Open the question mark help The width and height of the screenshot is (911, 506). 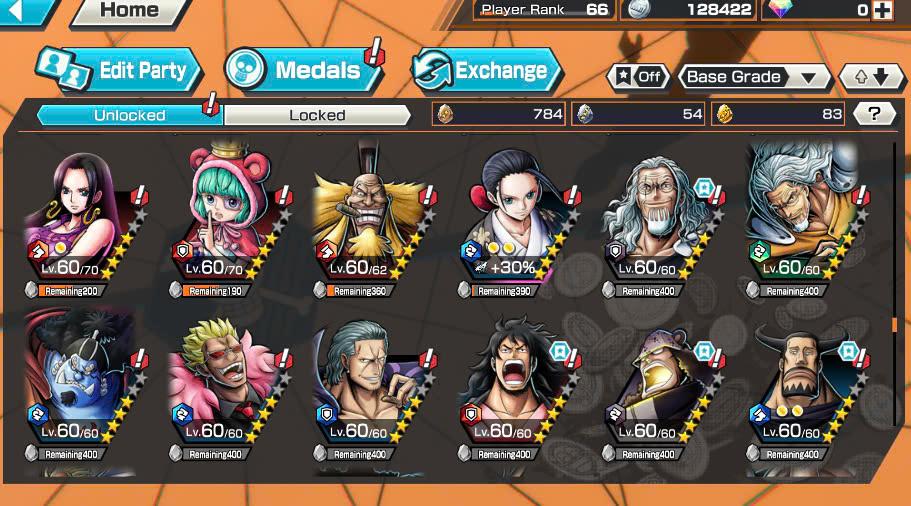(x=874, y=114)
